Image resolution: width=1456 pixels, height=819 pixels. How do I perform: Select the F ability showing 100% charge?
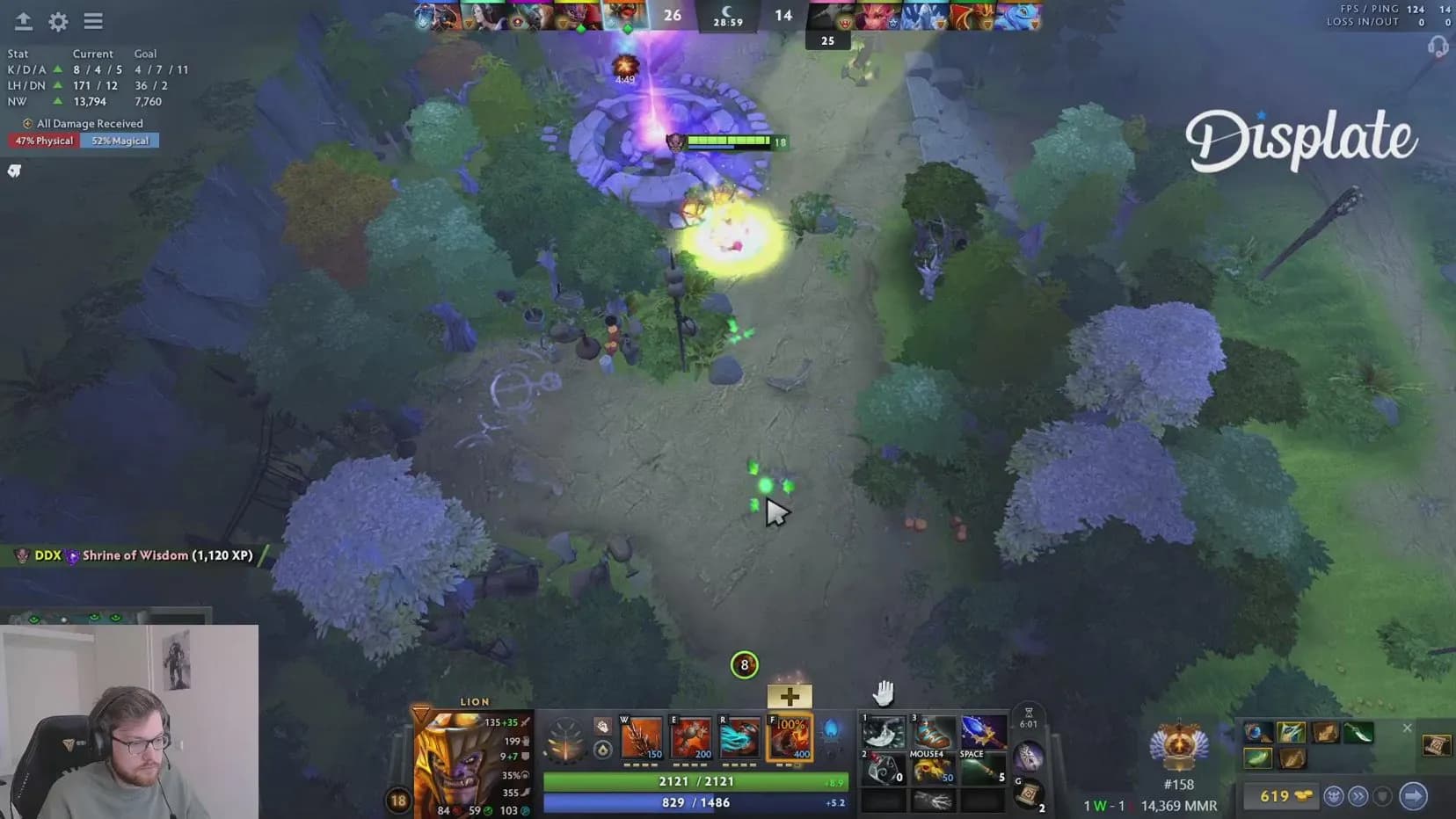coord(790,738)
